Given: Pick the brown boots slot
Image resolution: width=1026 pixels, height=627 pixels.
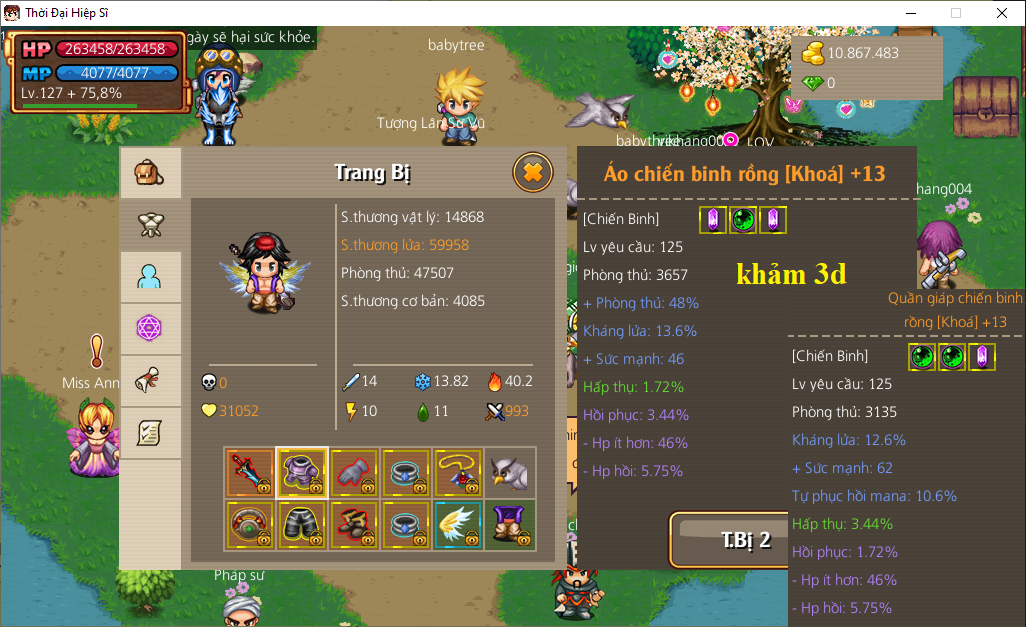Looking at the screenshot, I should tap(354, 525).
